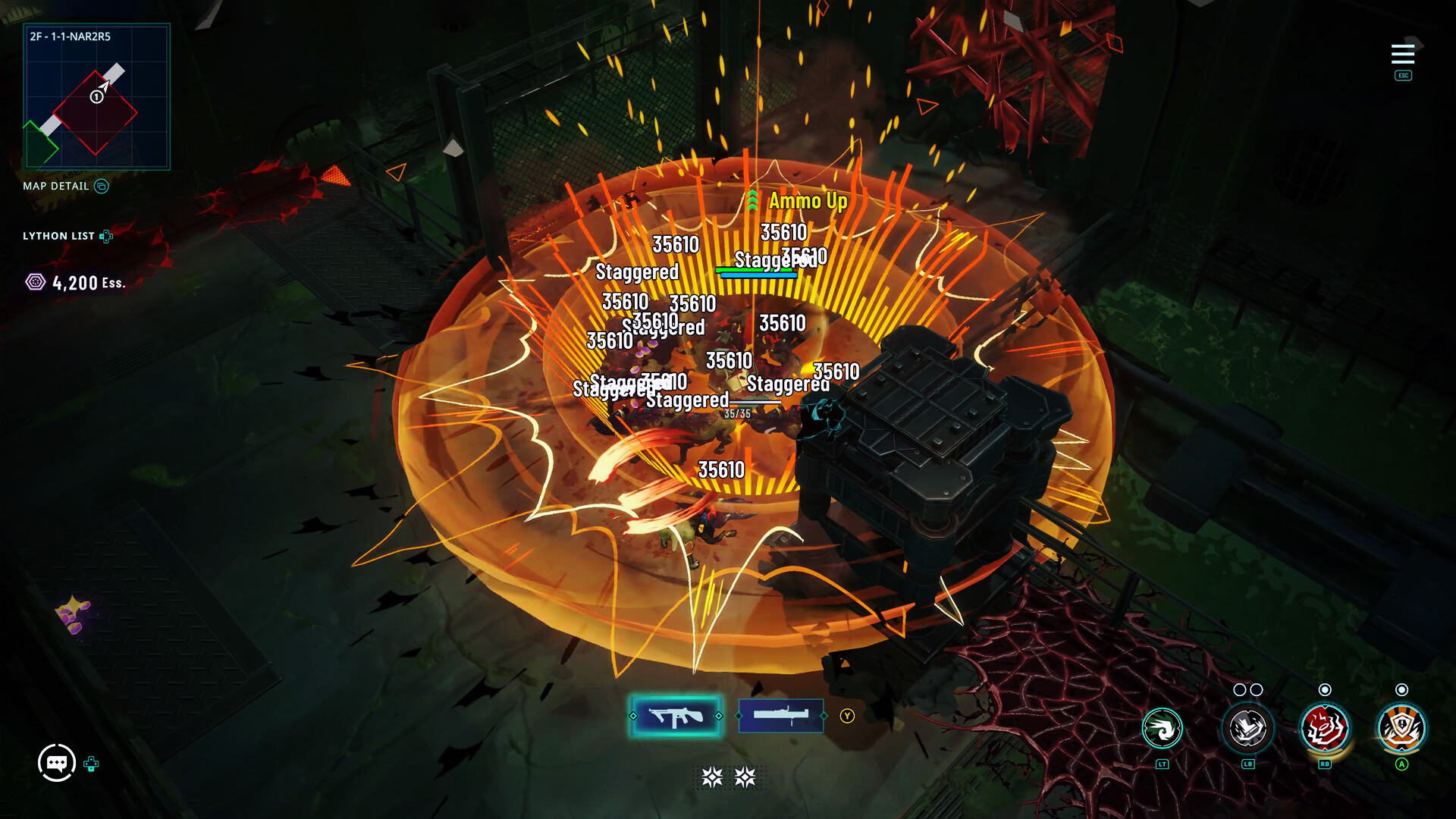This screenshot has height=819, width=1456.
Task: Trigger the red RB beast ability icon
Action: click(x=1326, y=728)
